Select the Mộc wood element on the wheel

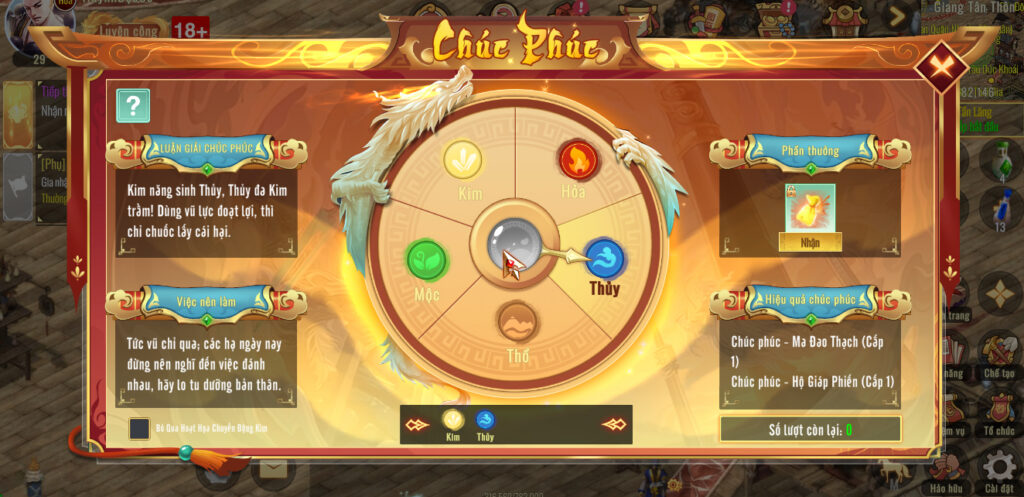click(x=427, y=259)
